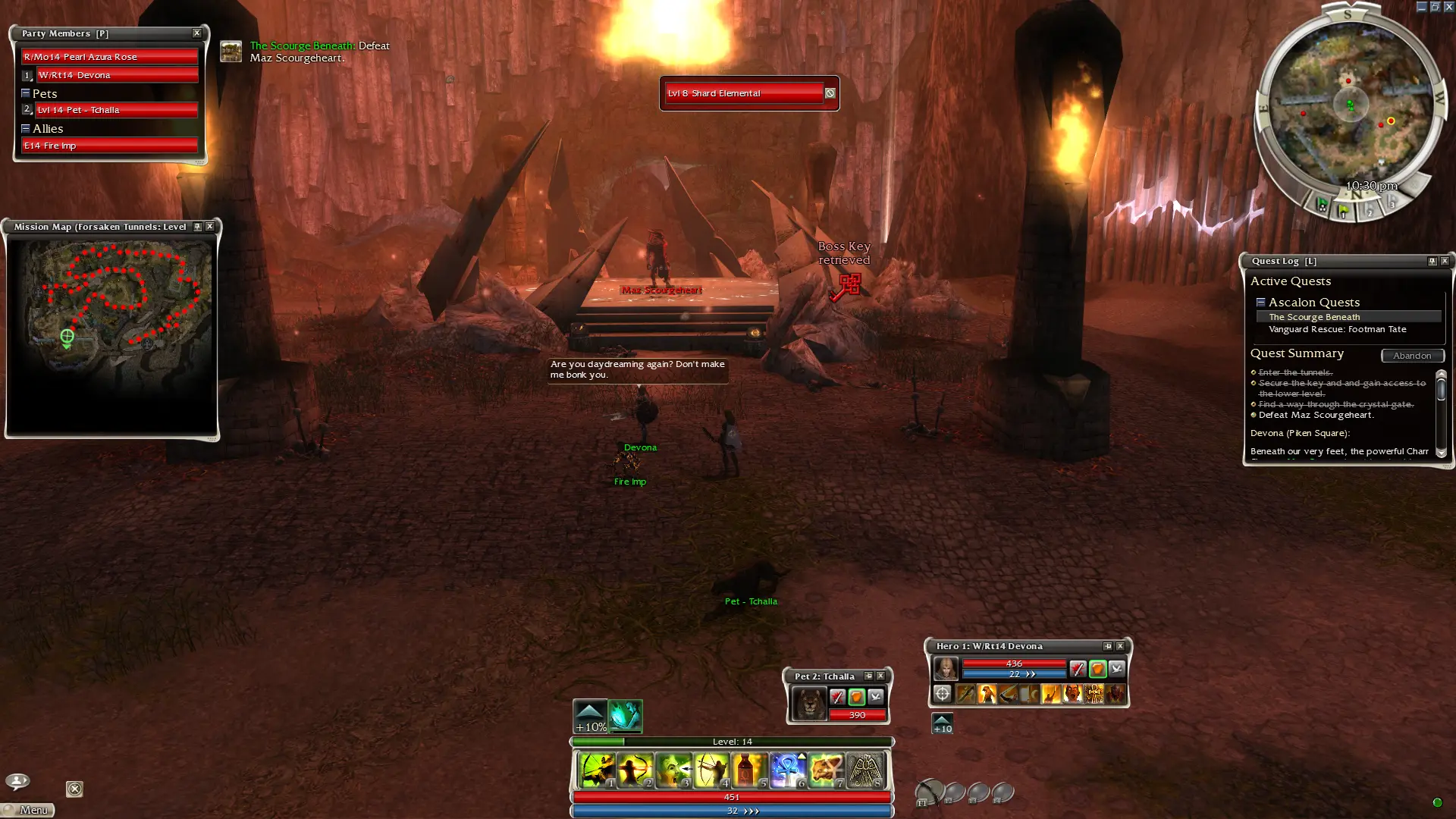Open the Menu button

tap(29, 810)
